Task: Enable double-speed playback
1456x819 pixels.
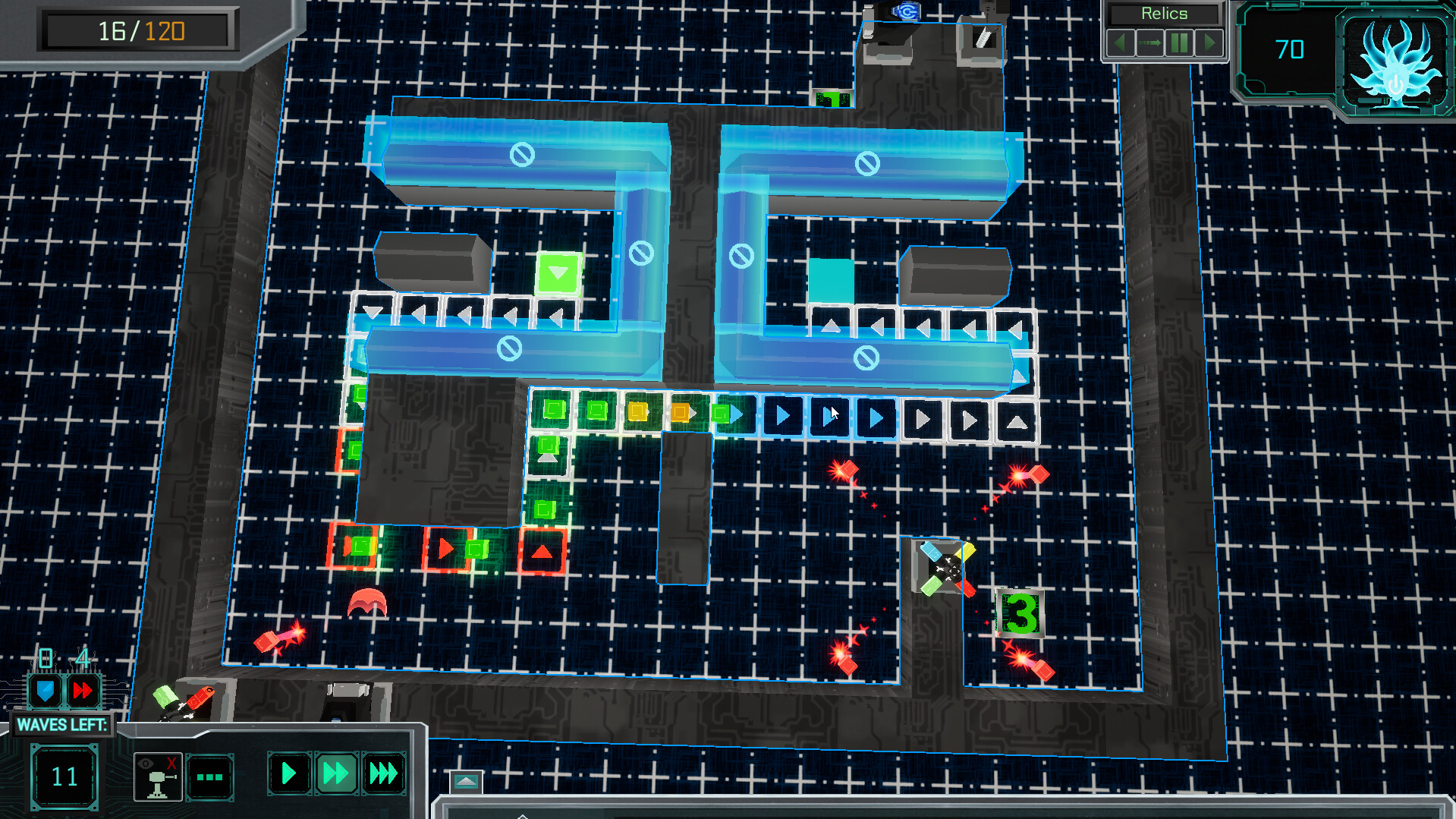Action: 336,773
